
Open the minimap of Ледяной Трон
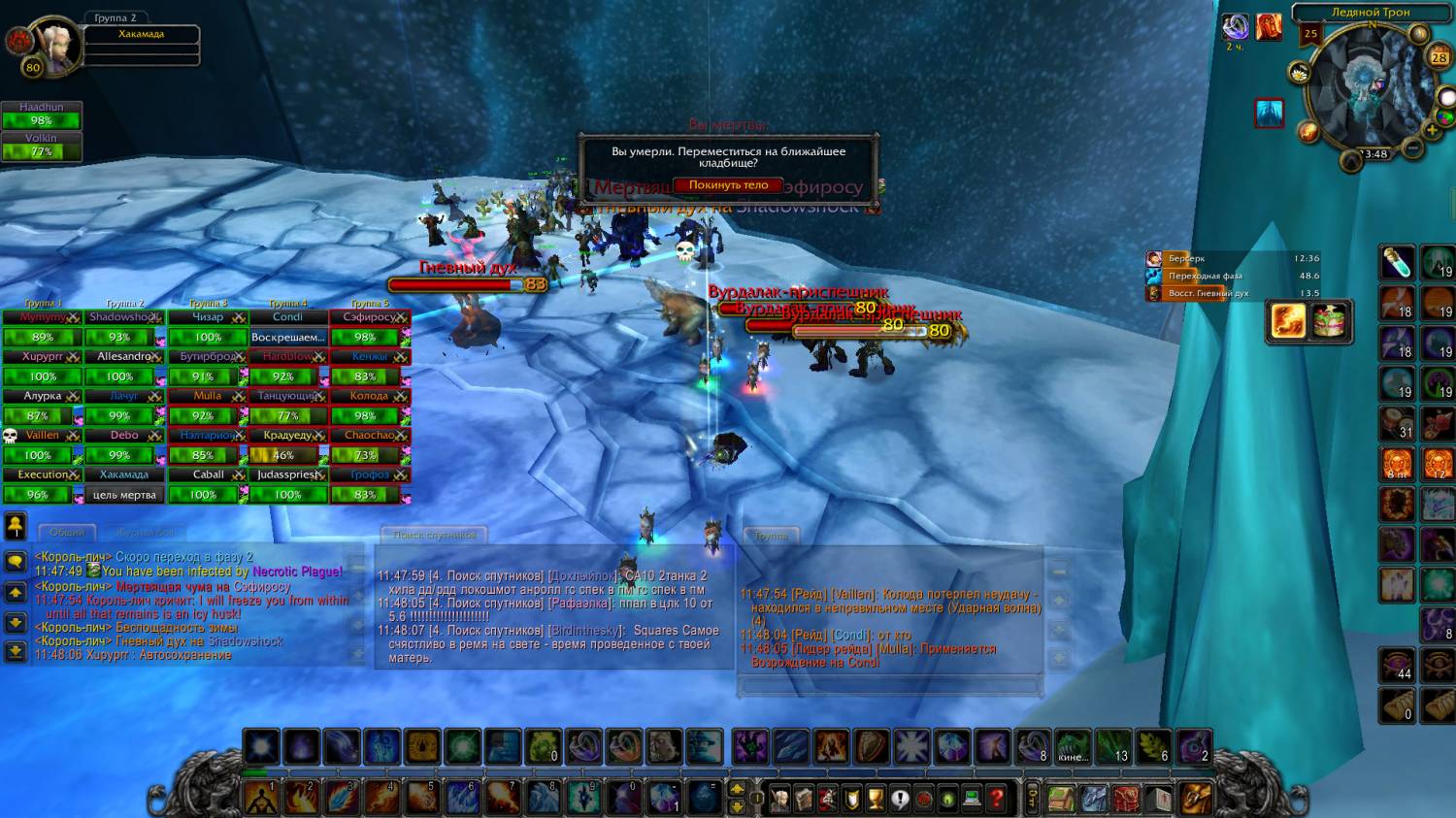pos(1370,90)
